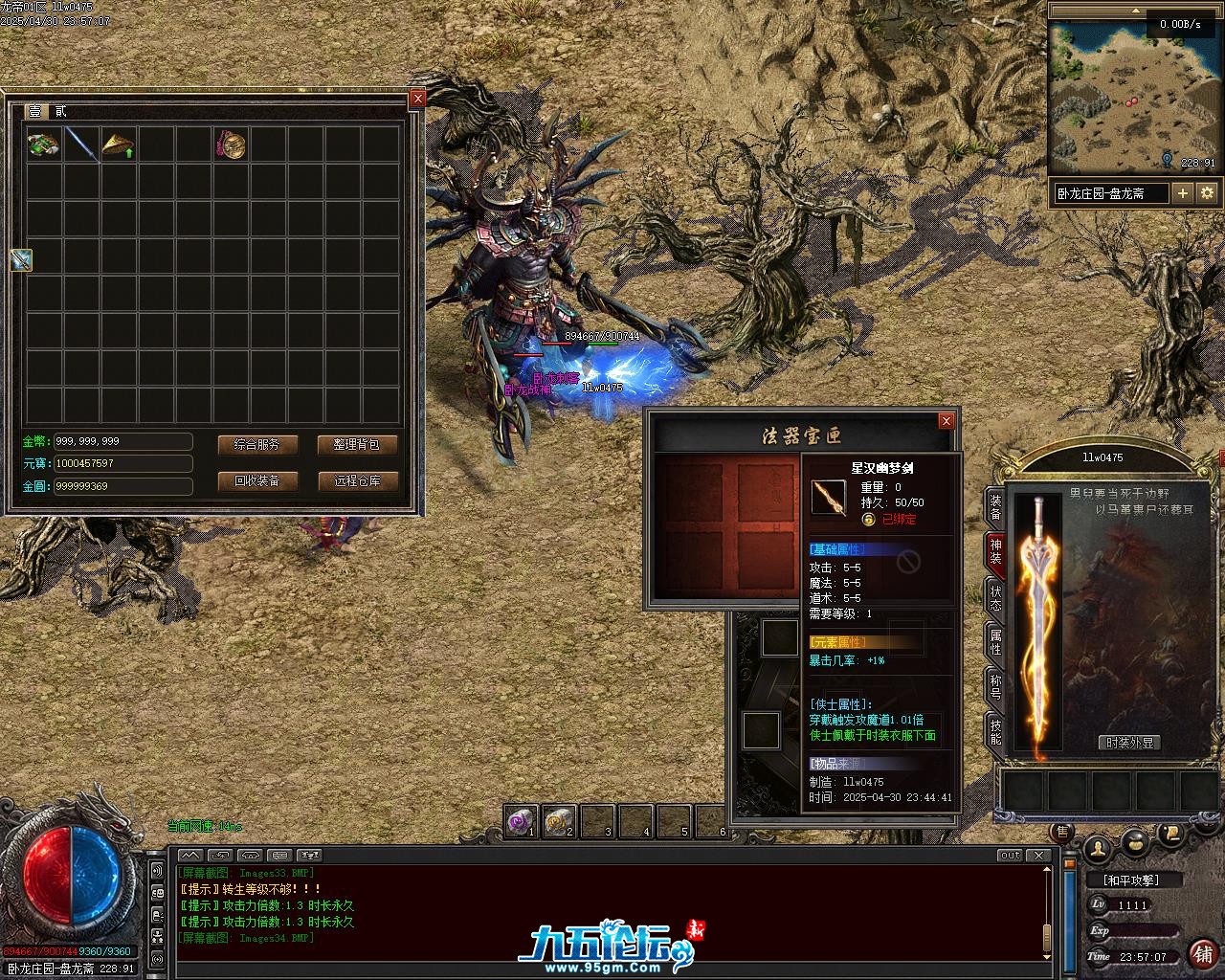Close the 法器宝匣 panel
Screen dimensions: 1225x980
pyautogui.click(x=946, y=421)
